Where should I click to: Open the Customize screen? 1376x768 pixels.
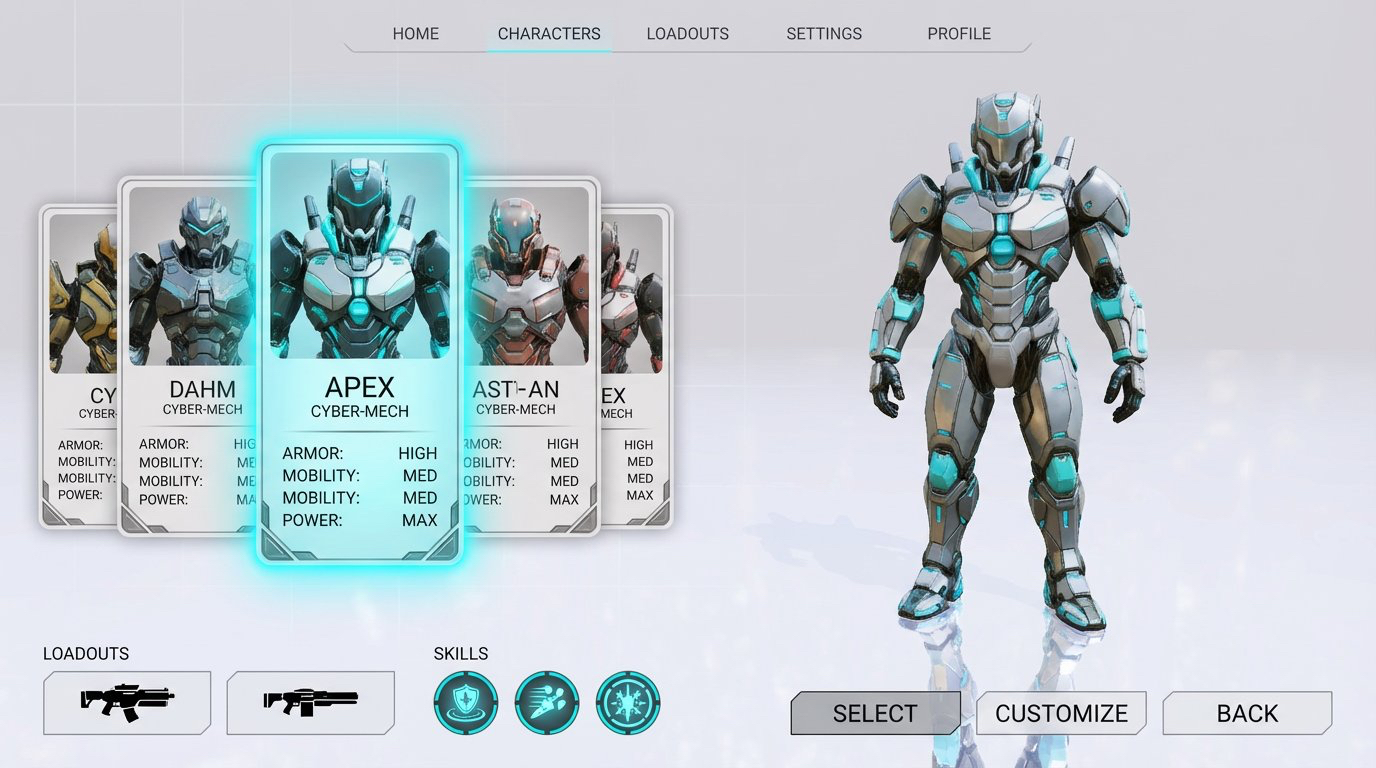tap(1061, 713)
